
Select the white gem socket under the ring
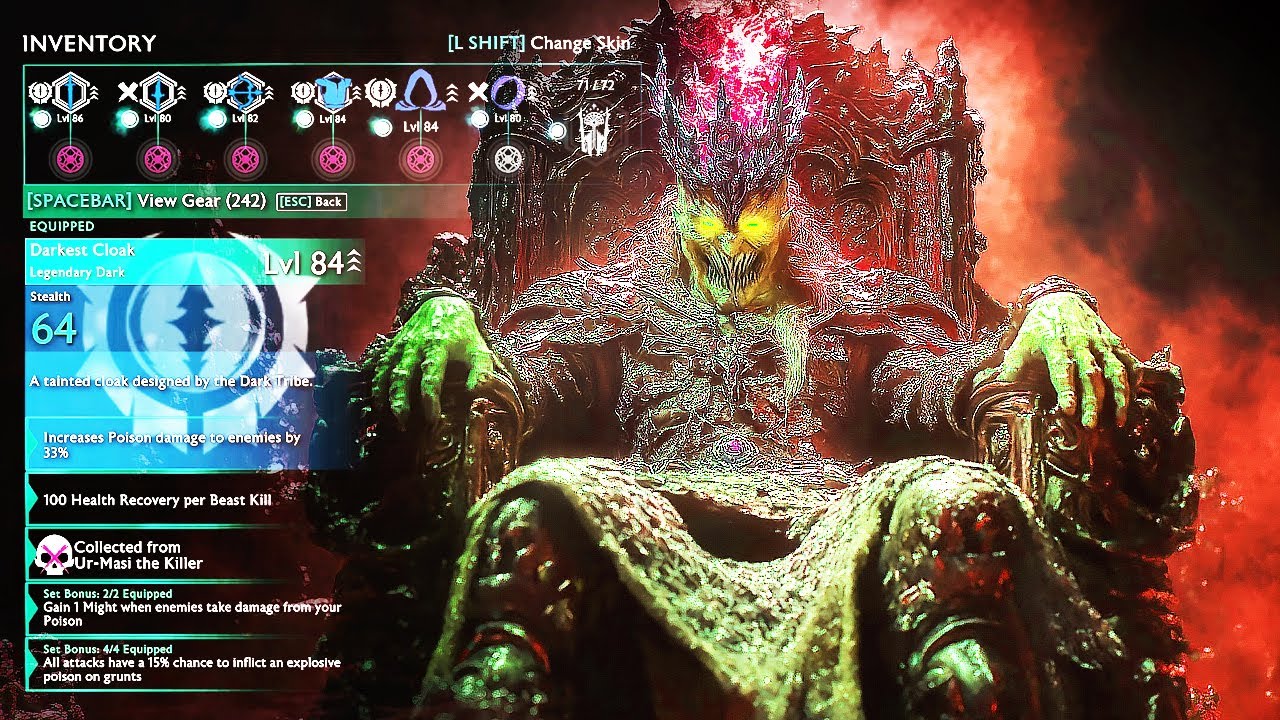pyautogui.click(x=508, y=160)
